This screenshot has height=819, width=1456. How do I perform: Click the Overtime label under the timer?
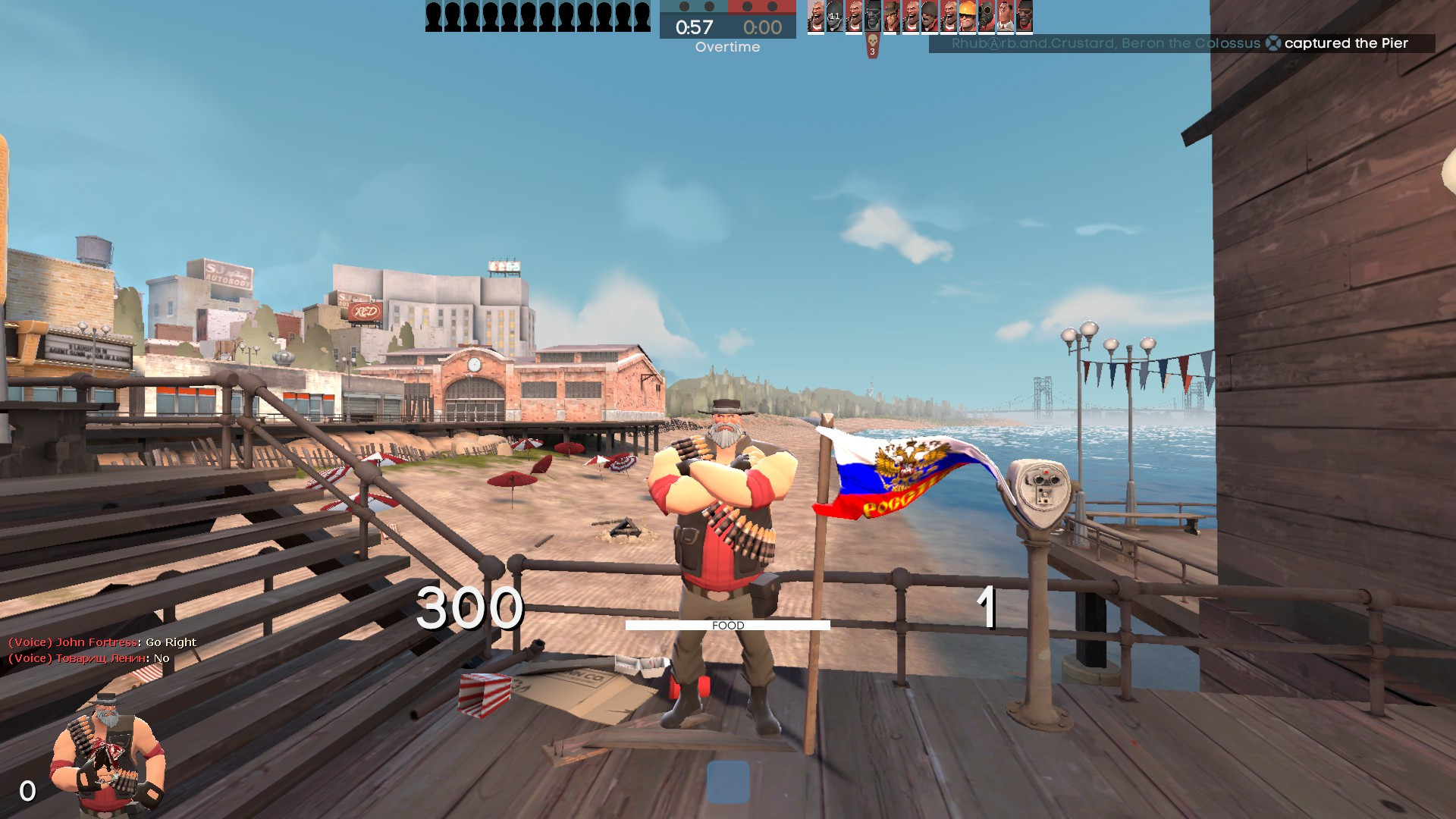pos(726,47)
